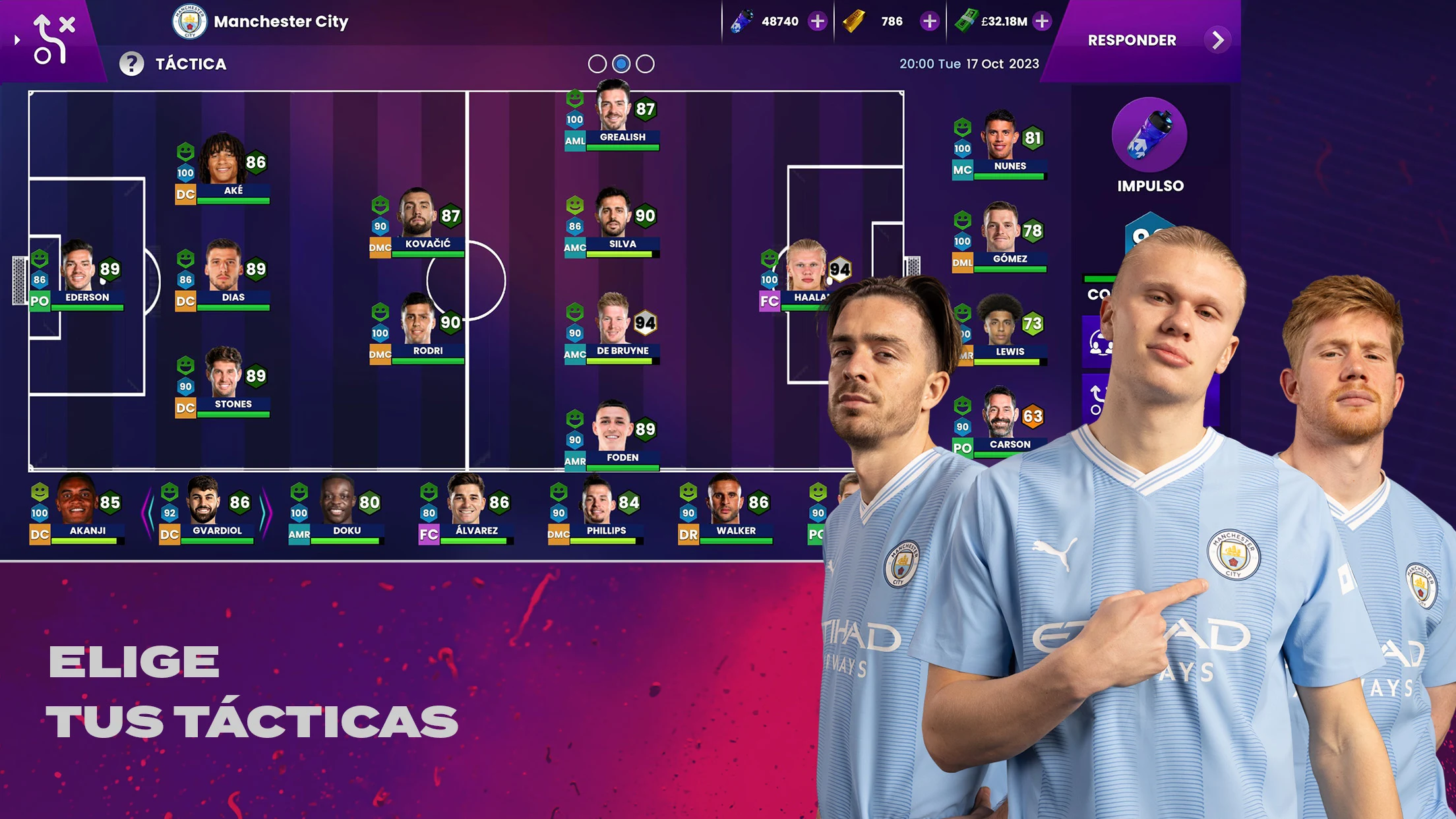The height and width of the screenshot is (819, 1456).
Task: Select the middle carousel page dot
Action: click(x=621, y=63)
